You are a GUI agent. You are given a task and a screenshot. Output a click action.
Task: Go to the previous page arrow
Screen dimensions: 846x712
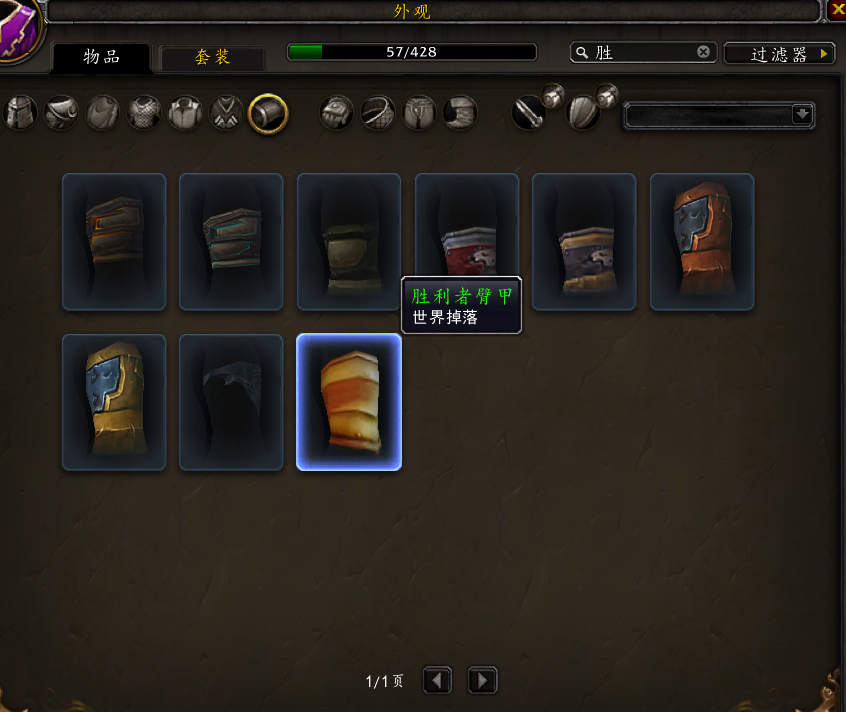tap(437, 681)
